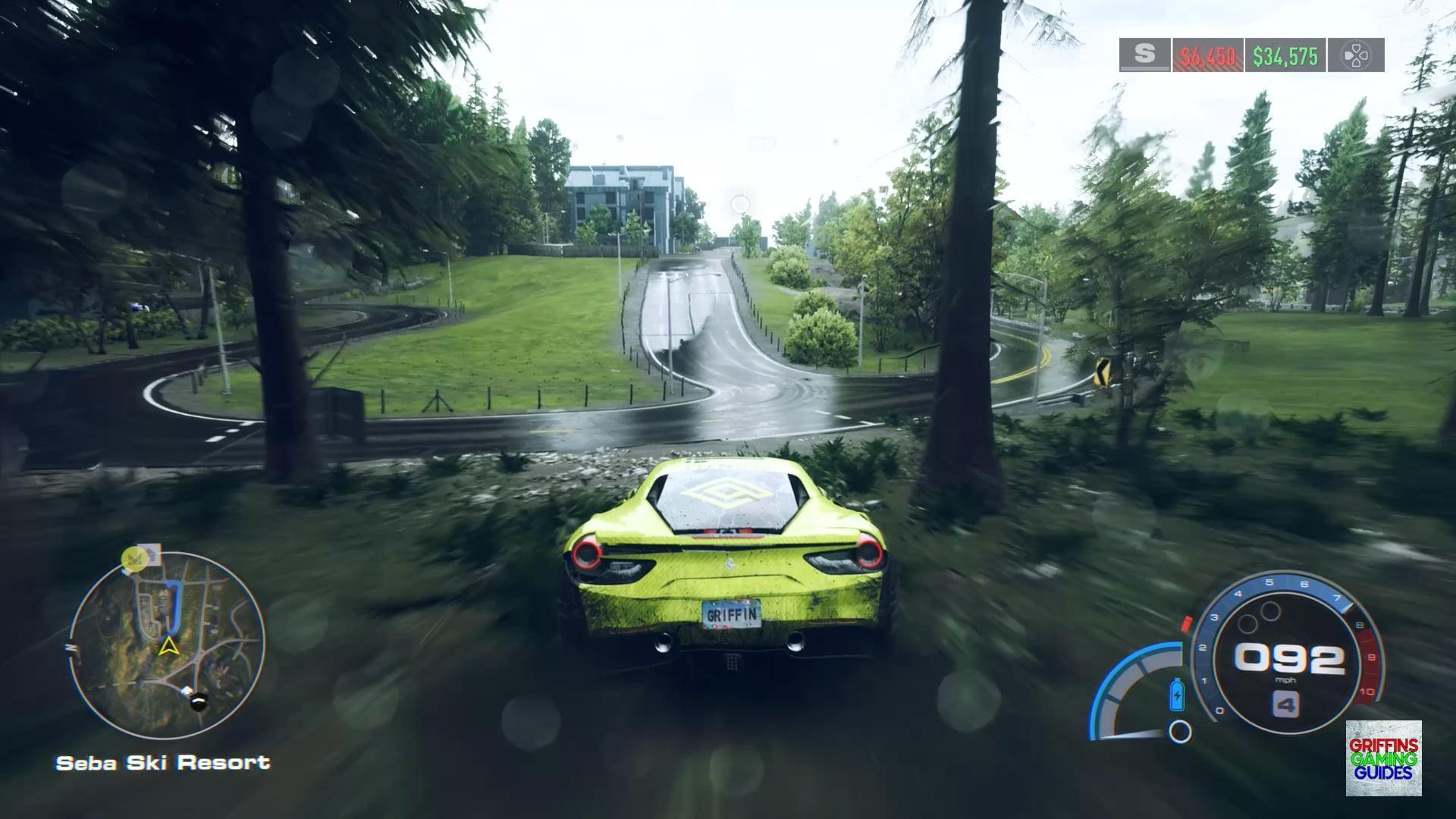Click the nitrous battery icon
Viewport: 1456px width, 819px height.
pos(1177,695)
